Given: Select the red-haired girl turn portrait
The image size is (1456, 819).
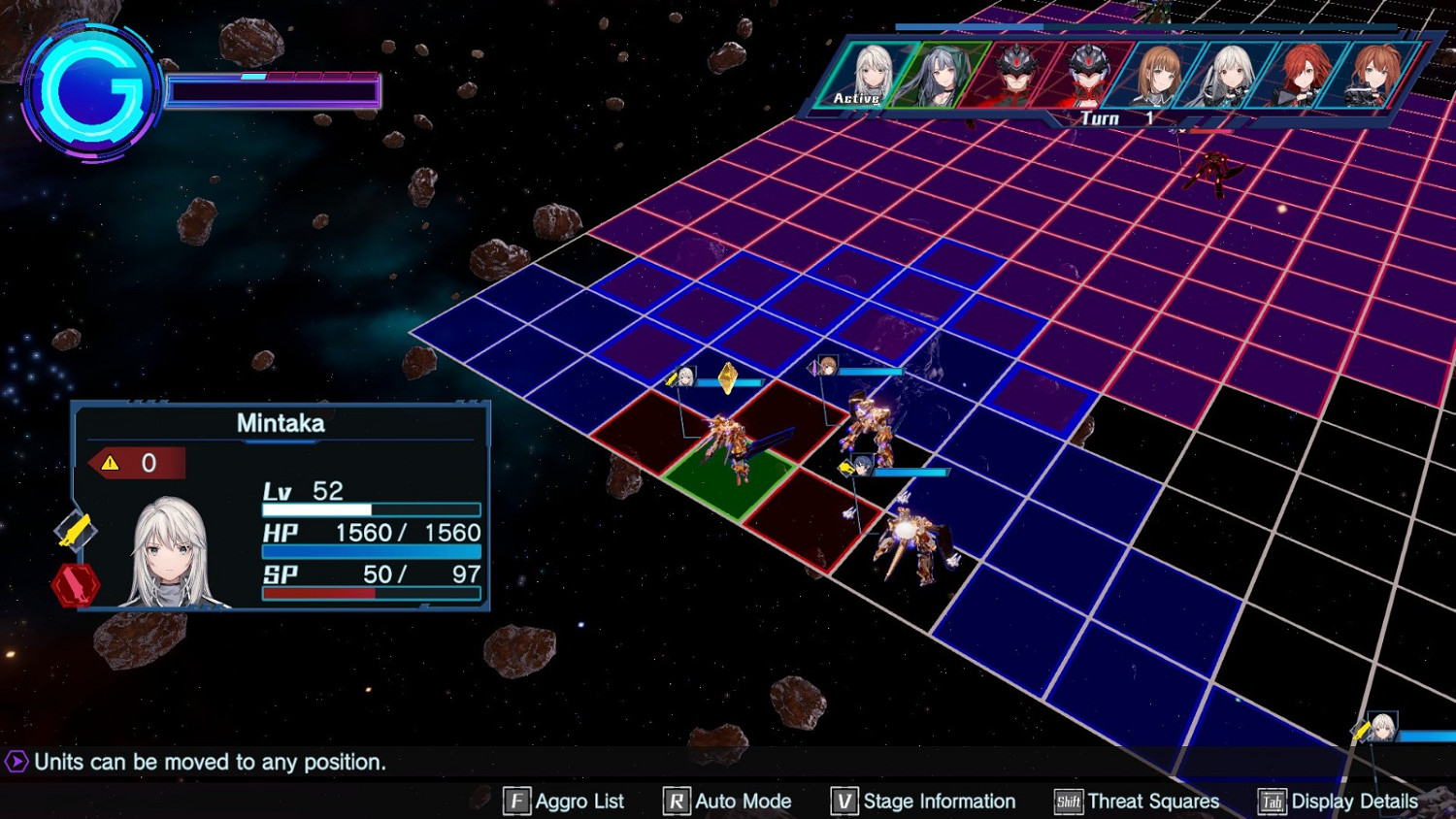Looking at the screenshot, I should pos(1302,74).
